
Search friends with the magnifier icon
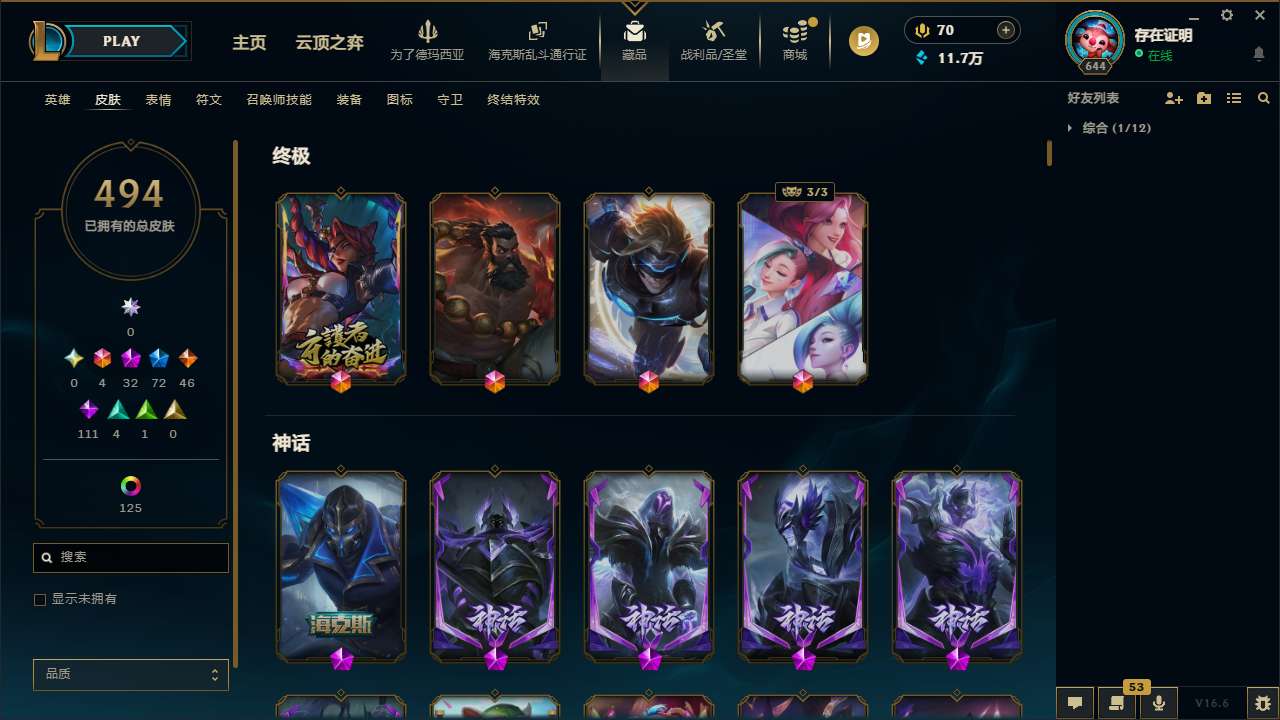1264,98
